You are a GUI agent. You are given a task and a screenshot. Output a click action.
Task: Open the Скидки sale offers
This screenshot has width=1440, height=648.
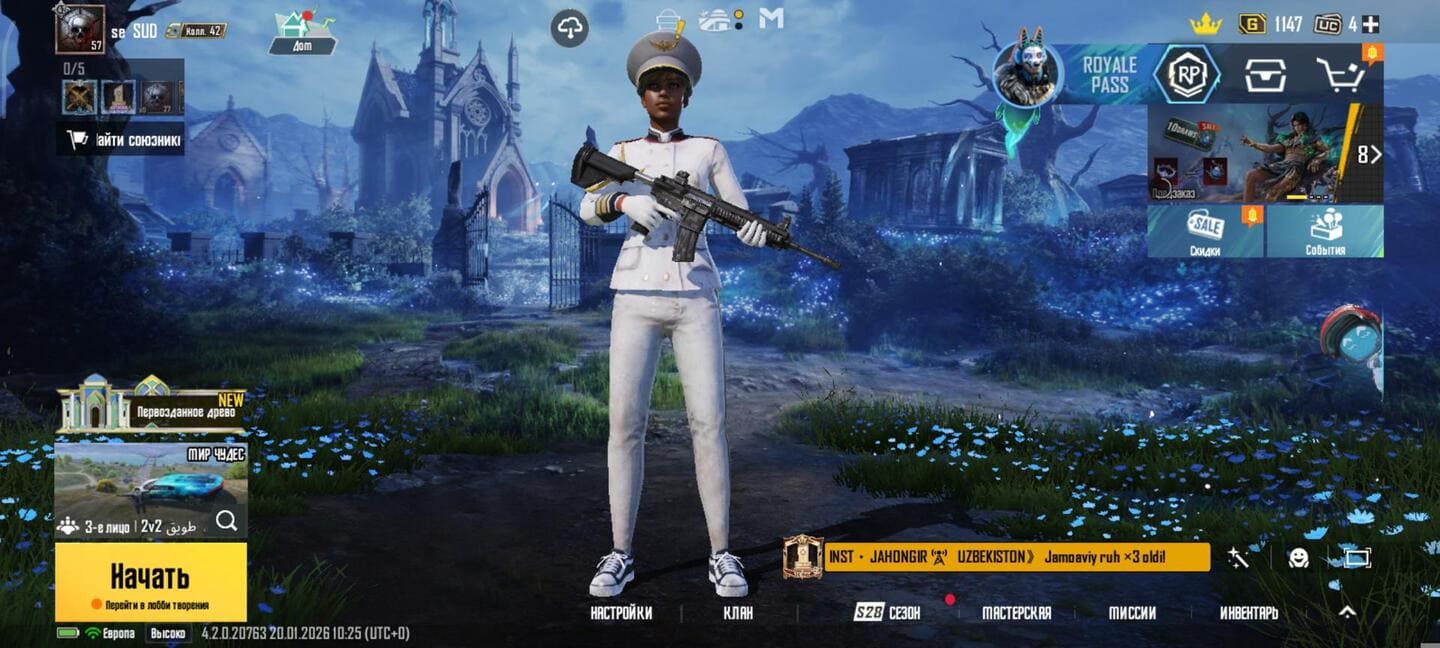1205,232
